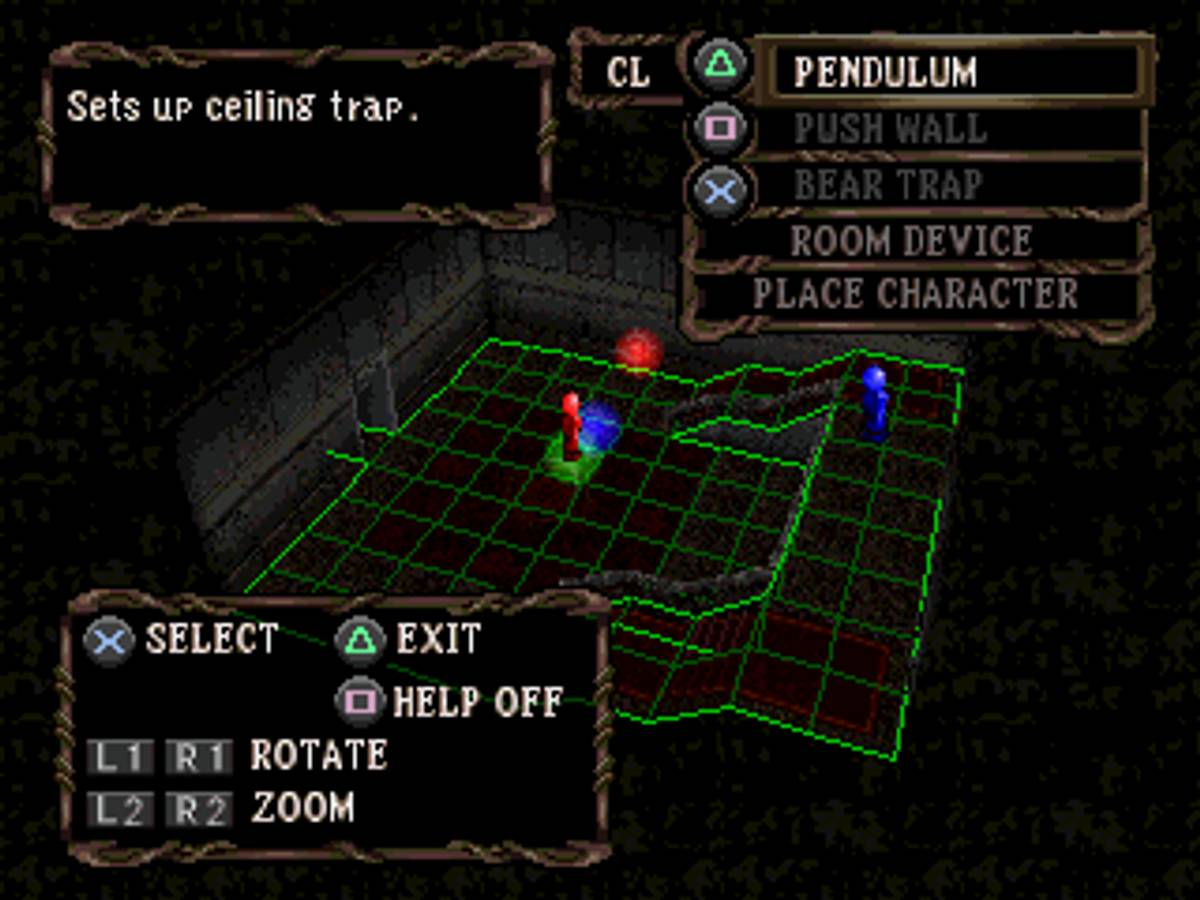The image size is (1200, 900).
Task: Select the PENDULUM ceiling trap entry
Action: [955, 72]
